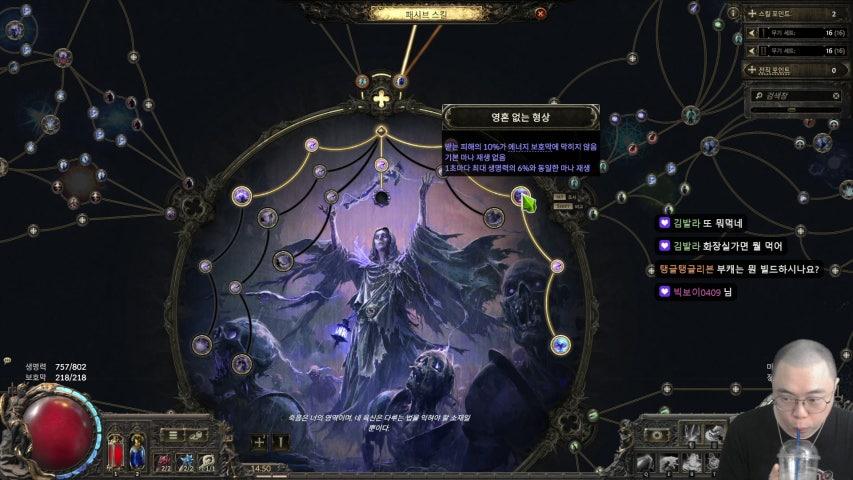
Task: Click the red charm slot
Action: pos(164,460)
